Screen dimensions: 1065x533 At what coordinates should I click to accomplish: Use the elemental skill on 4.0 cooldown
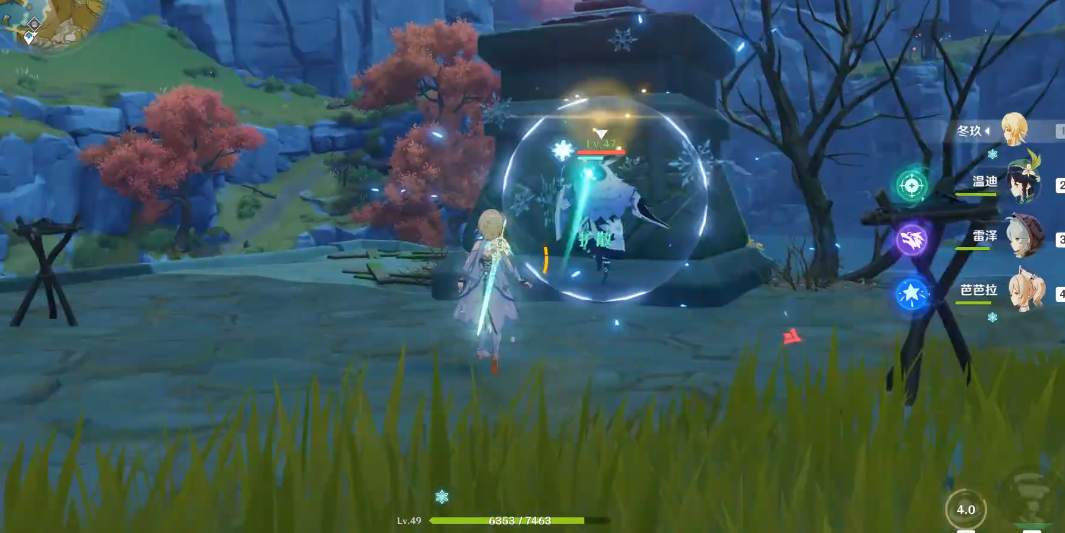965,510
